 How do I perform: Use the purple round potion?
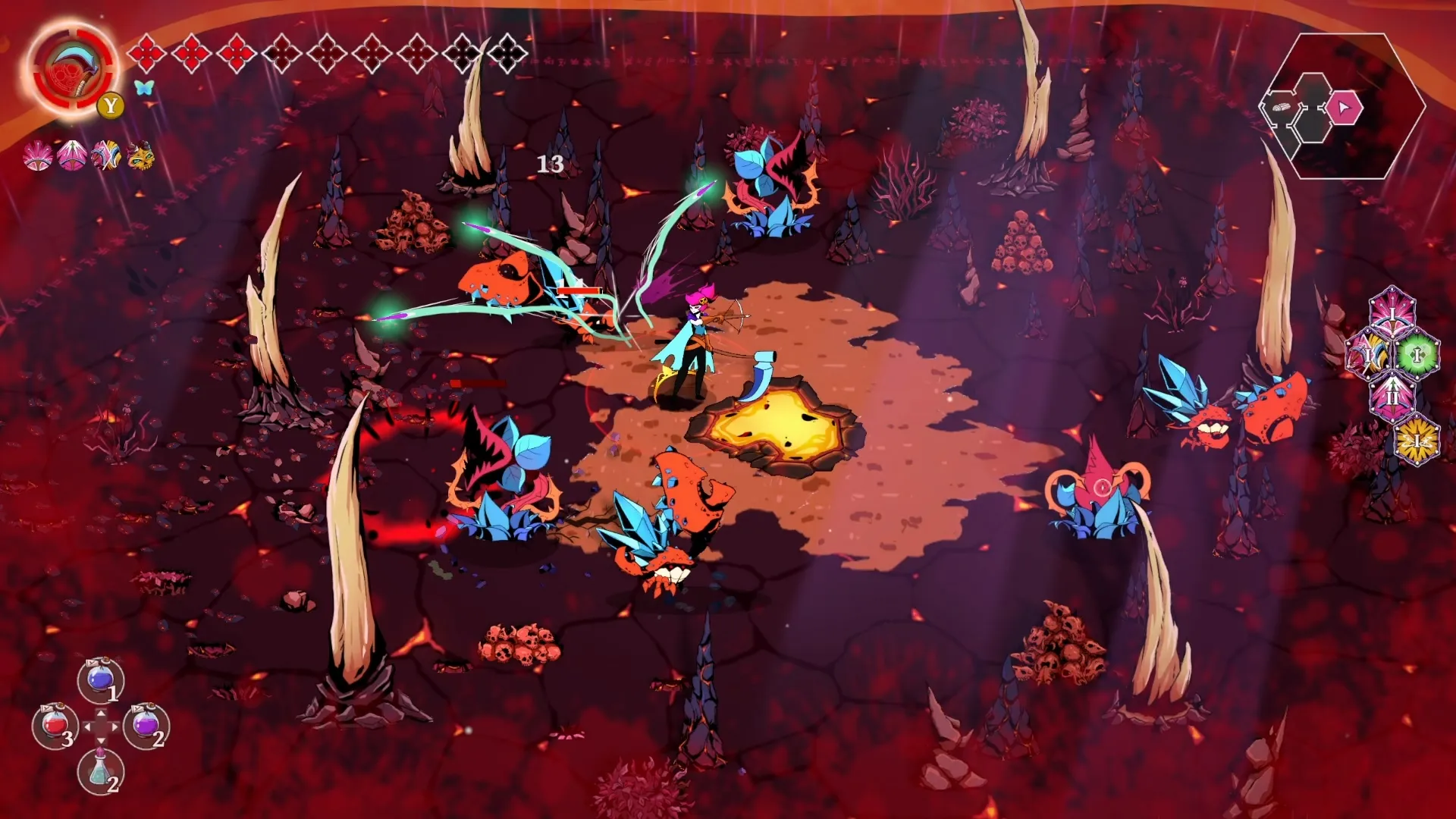click(146, 725)
